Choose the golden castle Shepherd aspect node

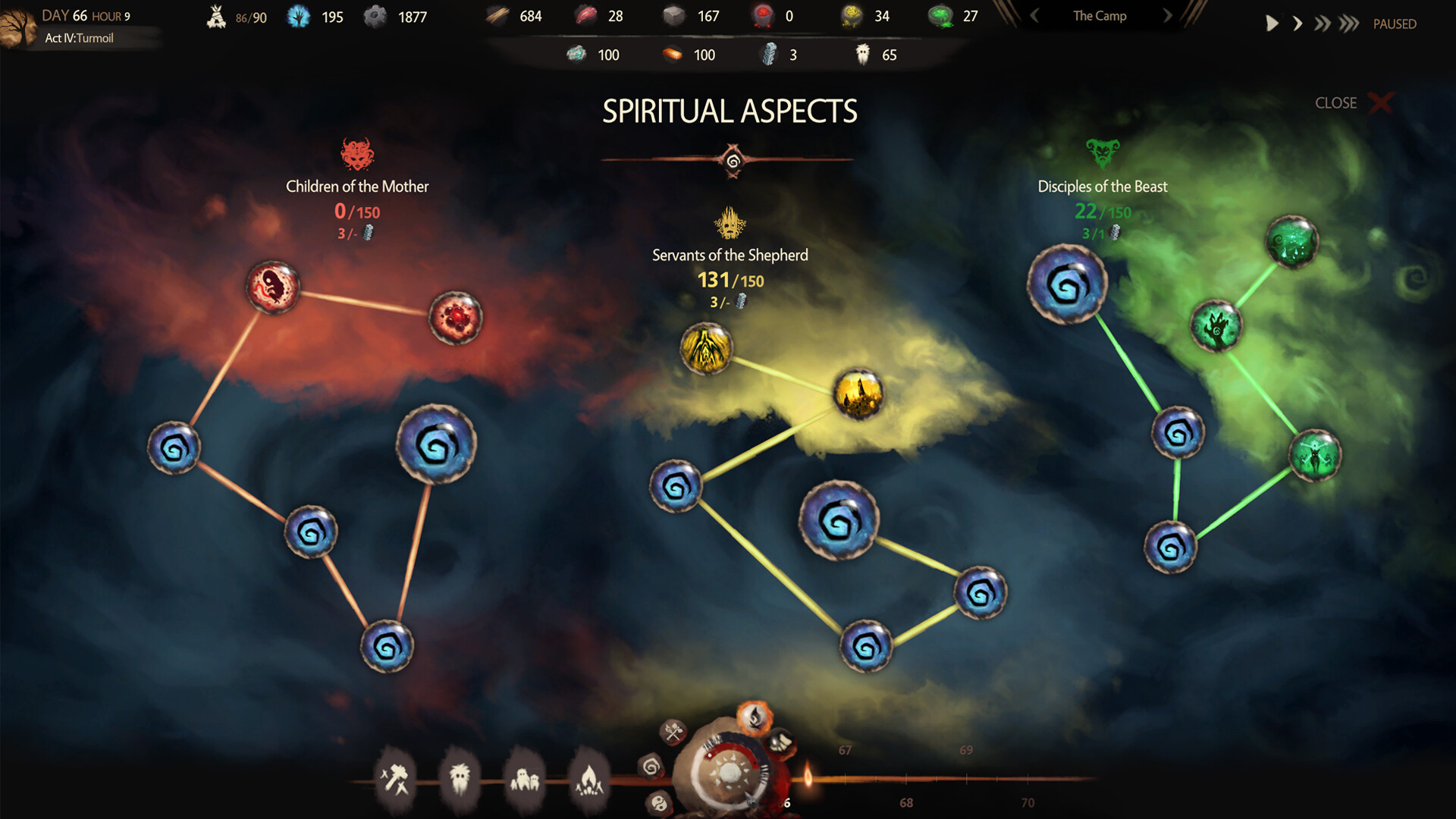click(x=858, y=394)
